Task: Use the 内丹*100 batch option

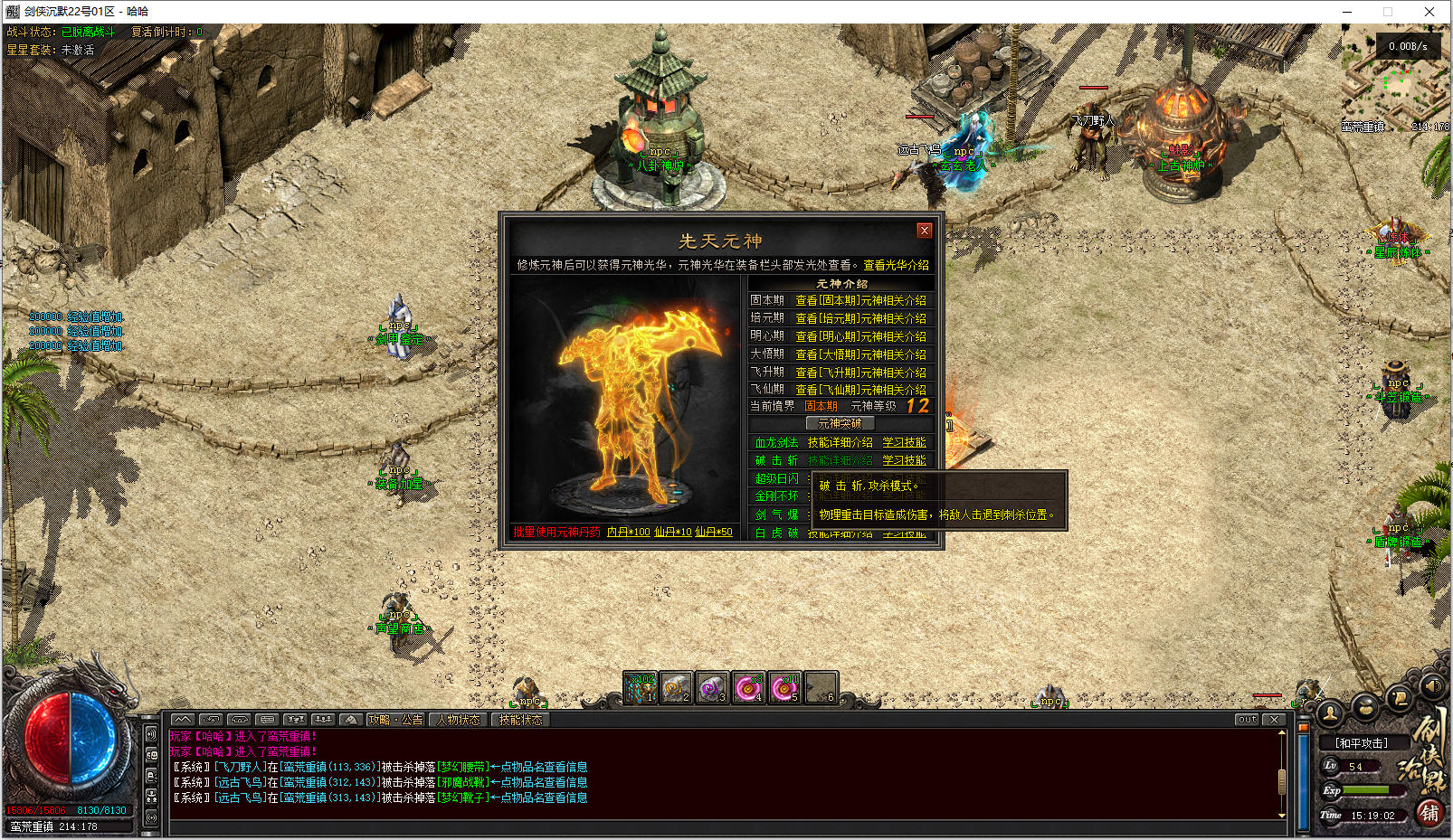Action: point(628,532)
